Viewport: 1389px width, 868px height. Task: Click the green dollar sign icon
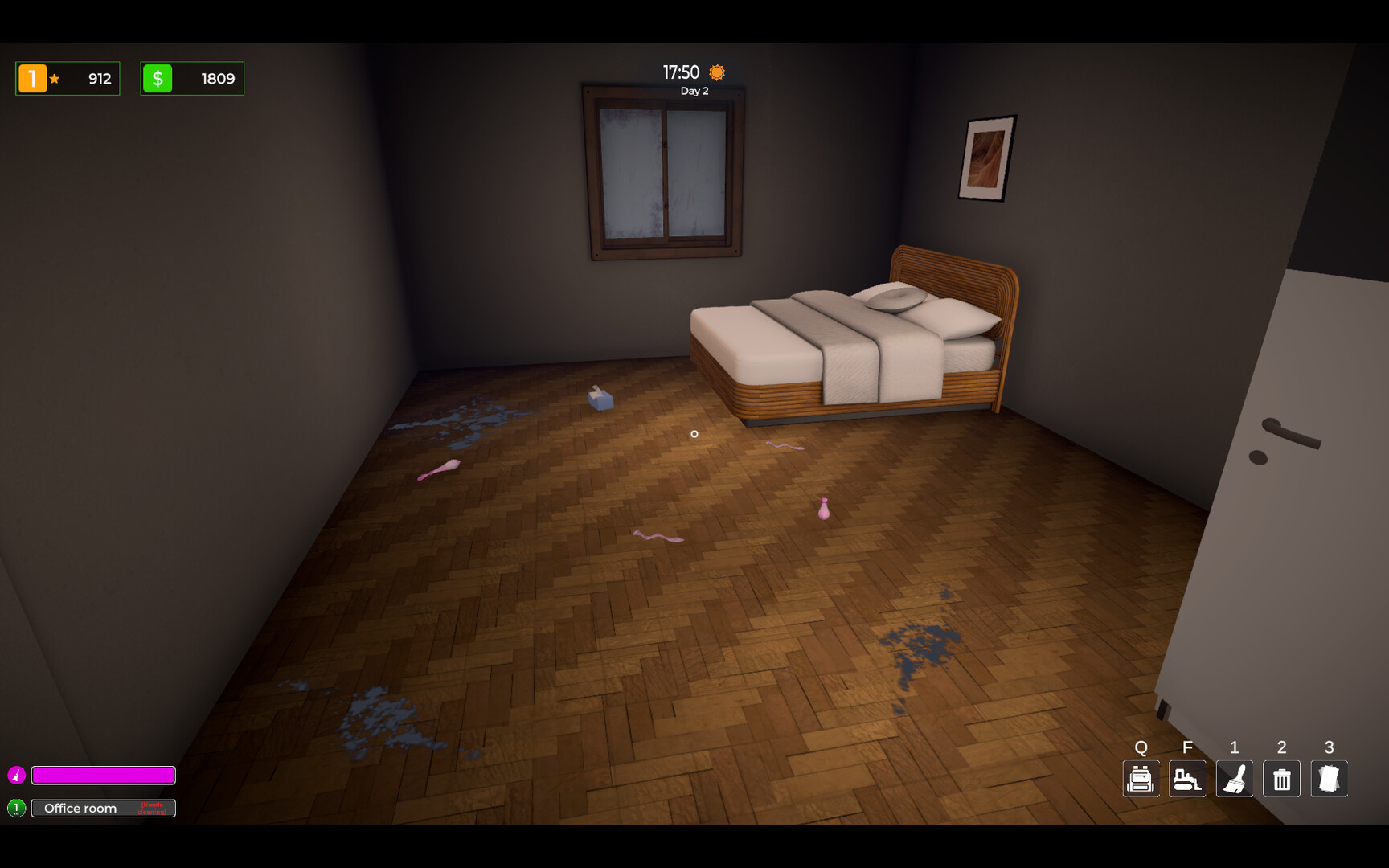(x=158, y=78)
